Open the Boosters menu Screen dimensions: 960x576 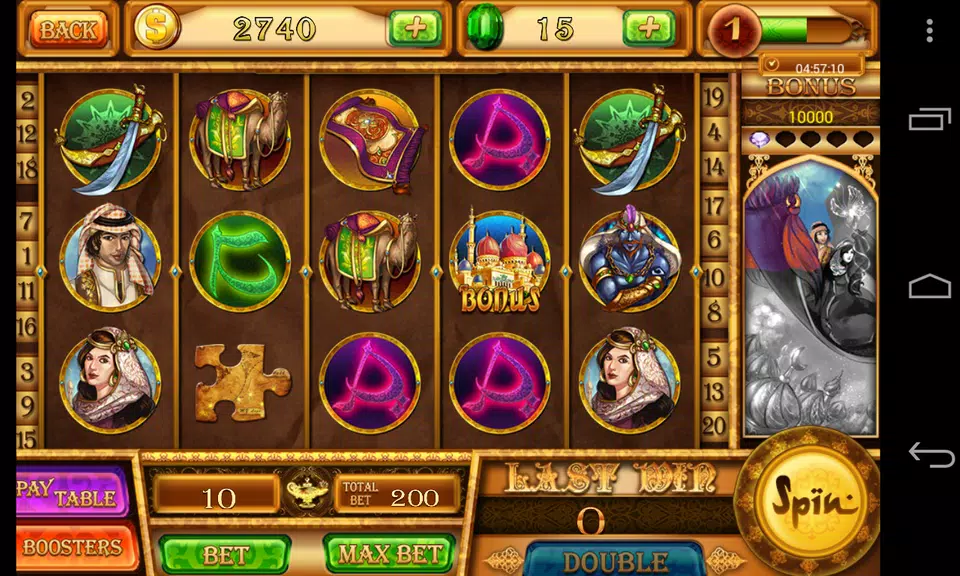coord(72,547)
